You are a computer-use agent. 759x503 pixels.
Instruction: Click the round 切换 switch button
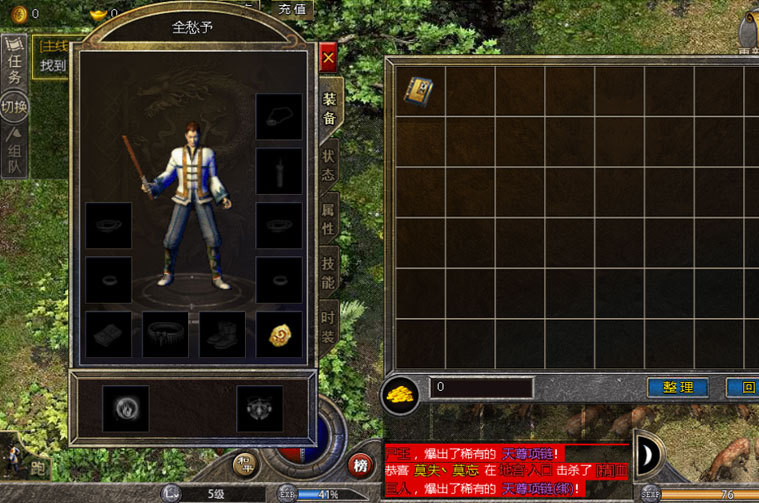[x=14, y=106]
